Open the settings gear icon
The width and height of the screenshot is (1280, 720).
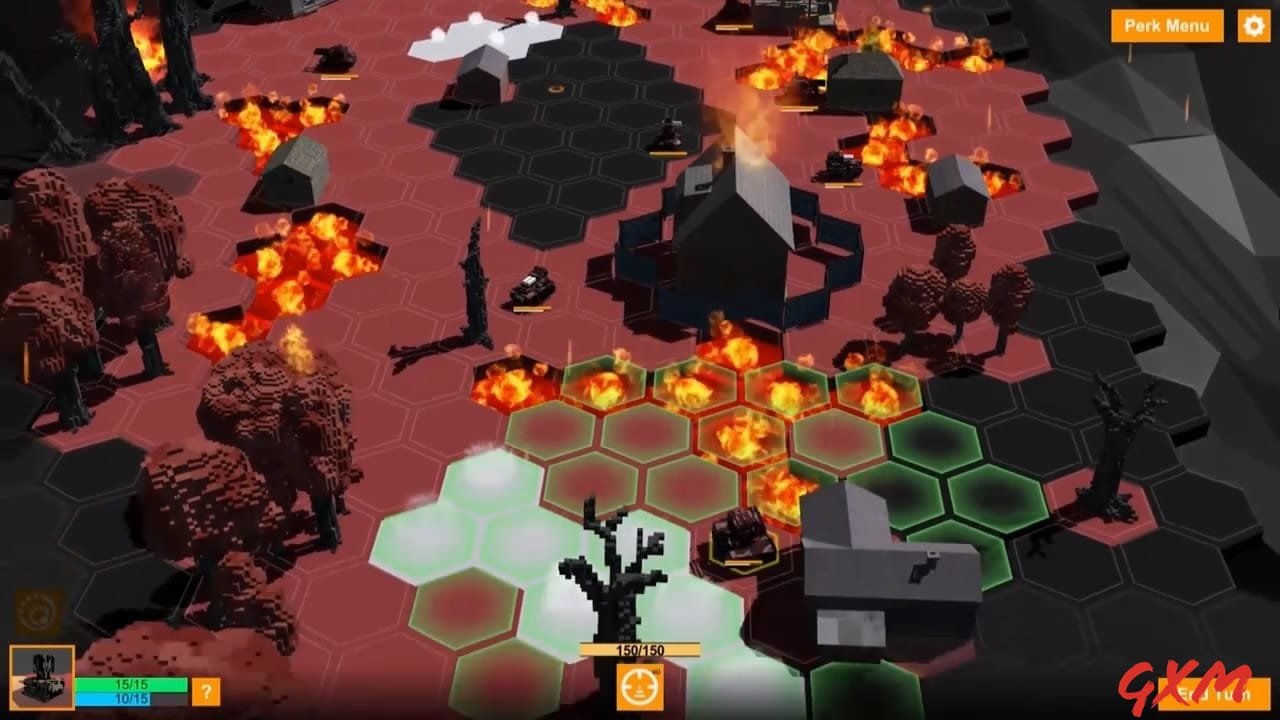(1254, 26)
